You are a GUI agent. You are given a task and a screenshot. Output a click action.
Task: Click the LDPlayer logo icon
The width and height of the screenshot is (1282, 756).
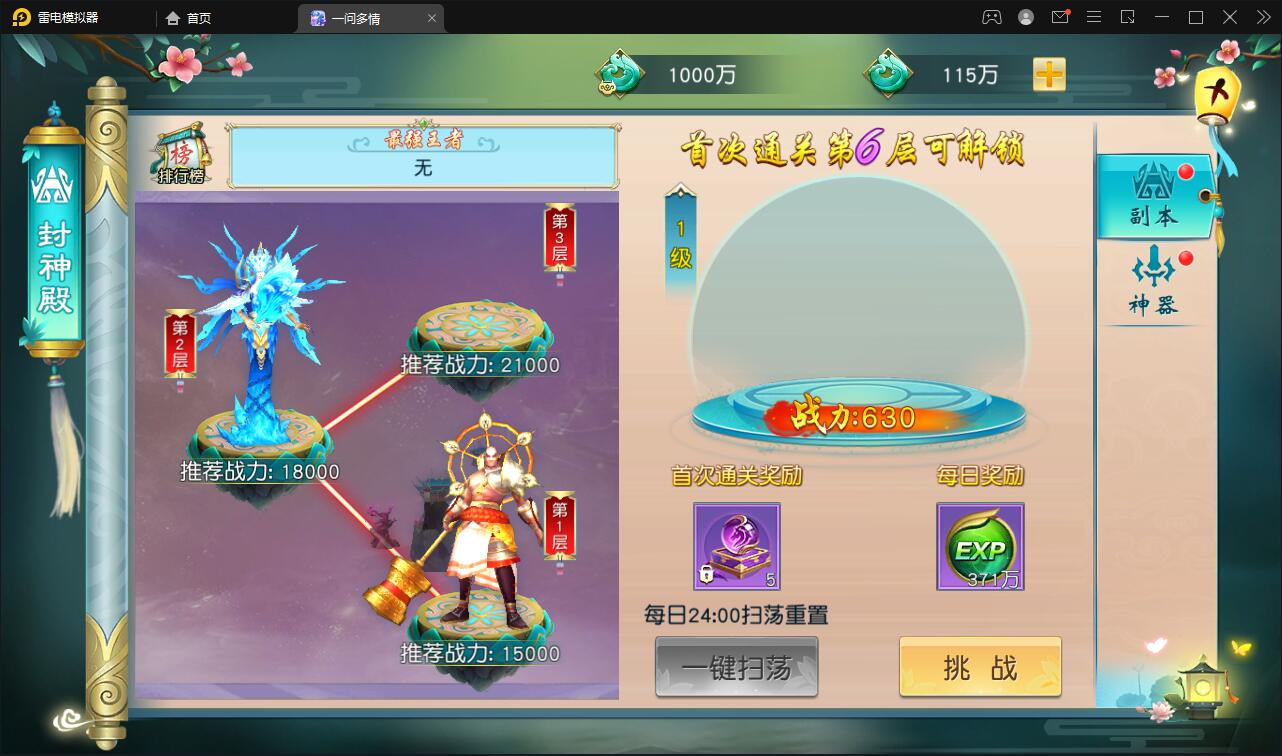(x=22, y=17)
